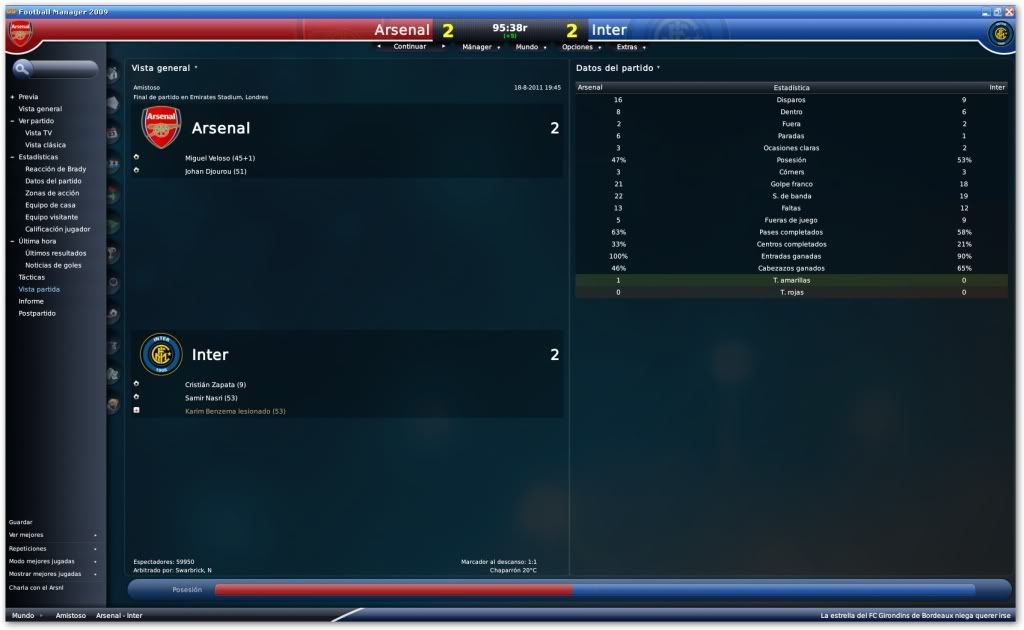Open the Mundo top menu

[x=527, y=47]
